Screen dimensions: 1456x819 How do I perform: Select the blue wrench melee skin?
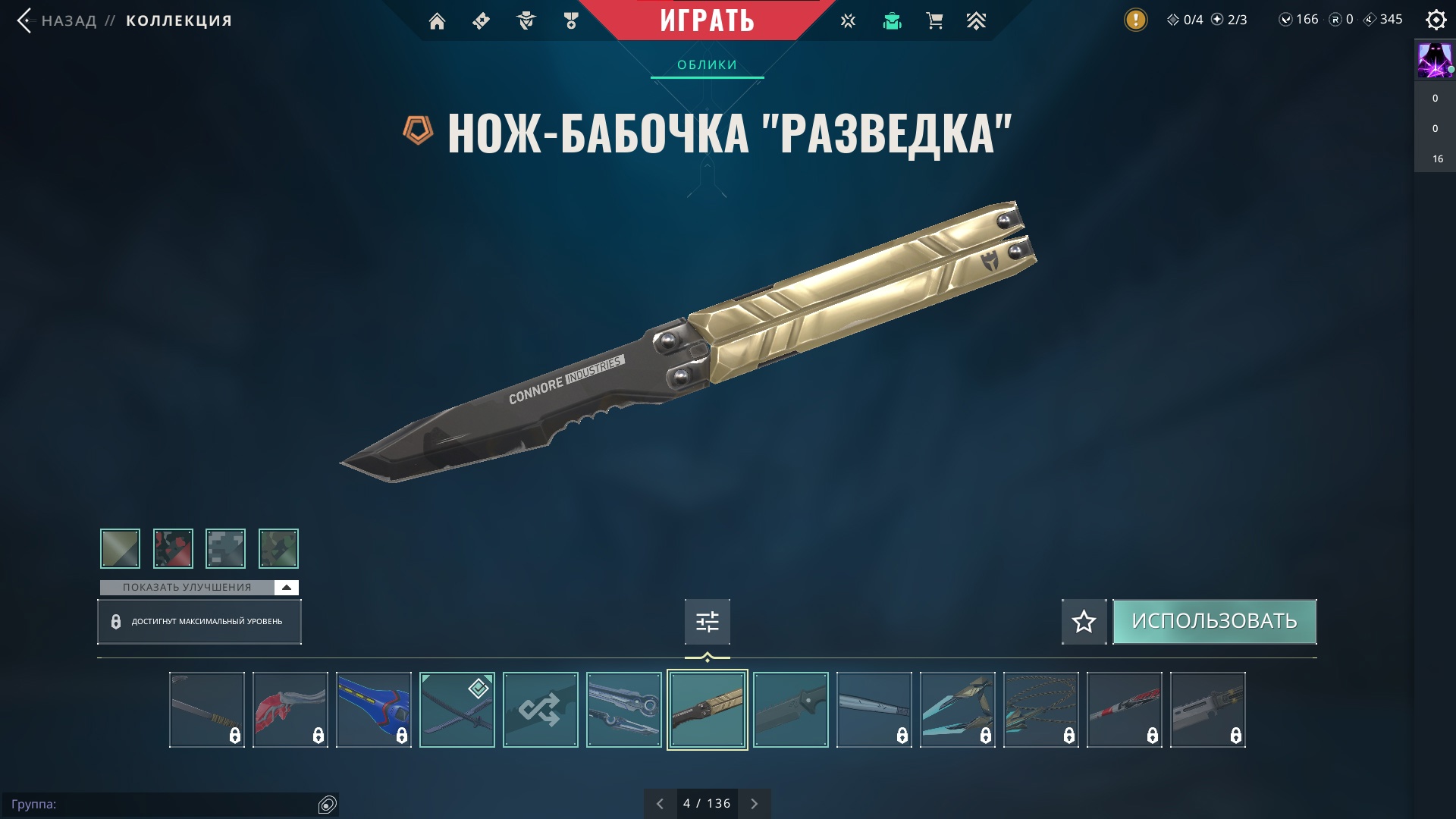pyautogui.click(x=373, y=710)
